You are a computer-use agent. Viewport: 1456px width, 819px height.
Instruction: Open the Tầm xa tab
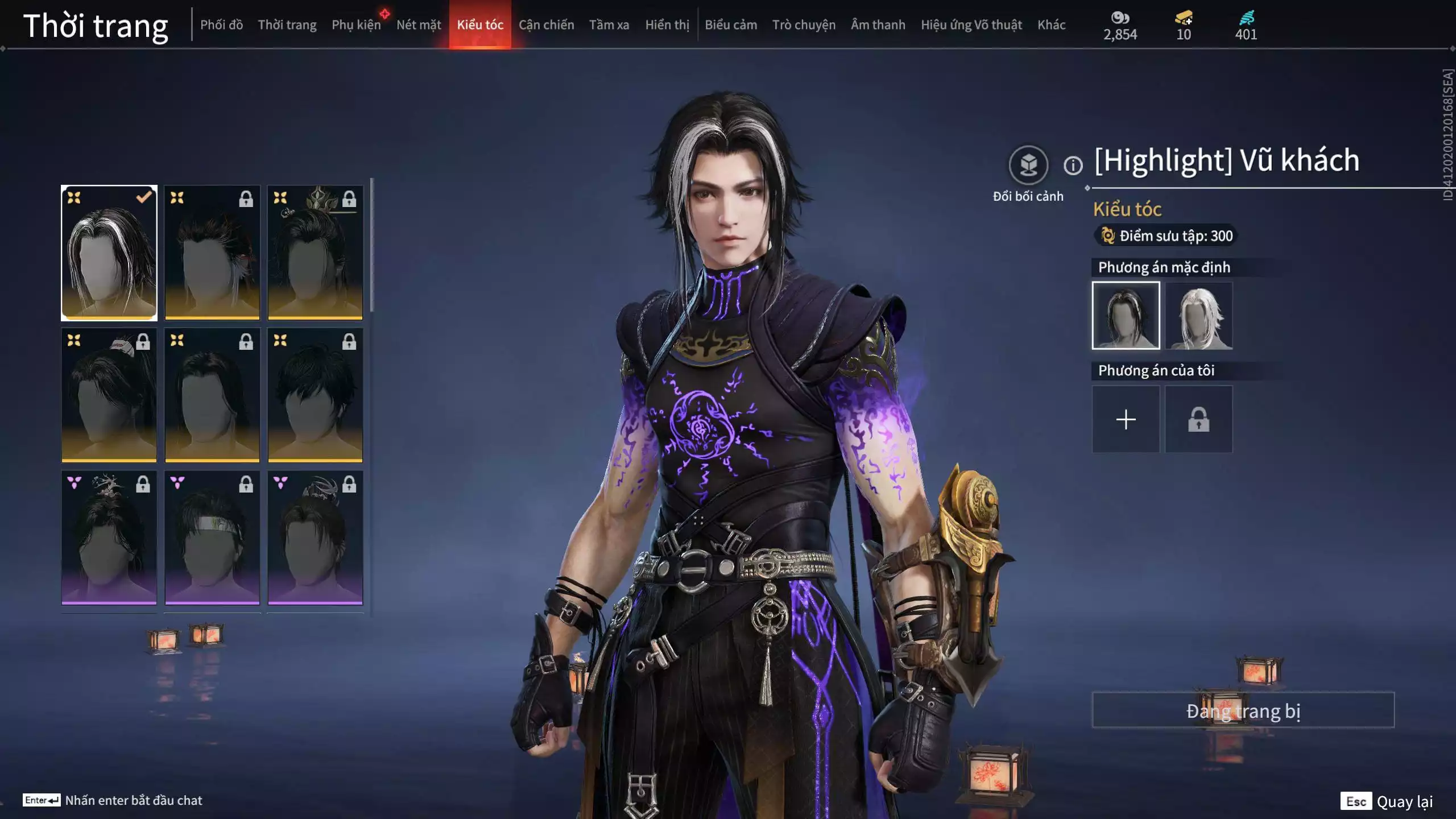coord(609,25)
